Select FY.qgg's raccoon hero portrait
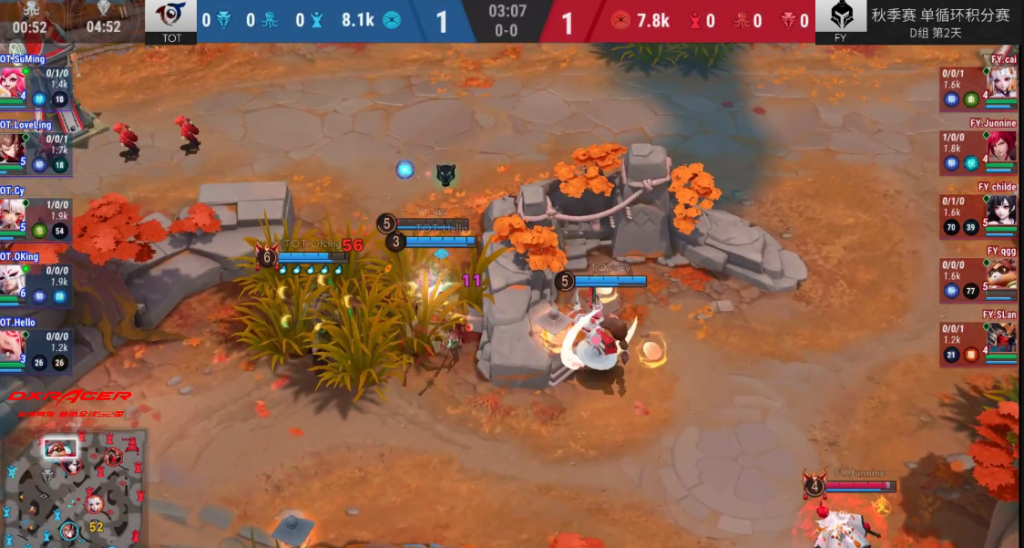 [1002, 273]
